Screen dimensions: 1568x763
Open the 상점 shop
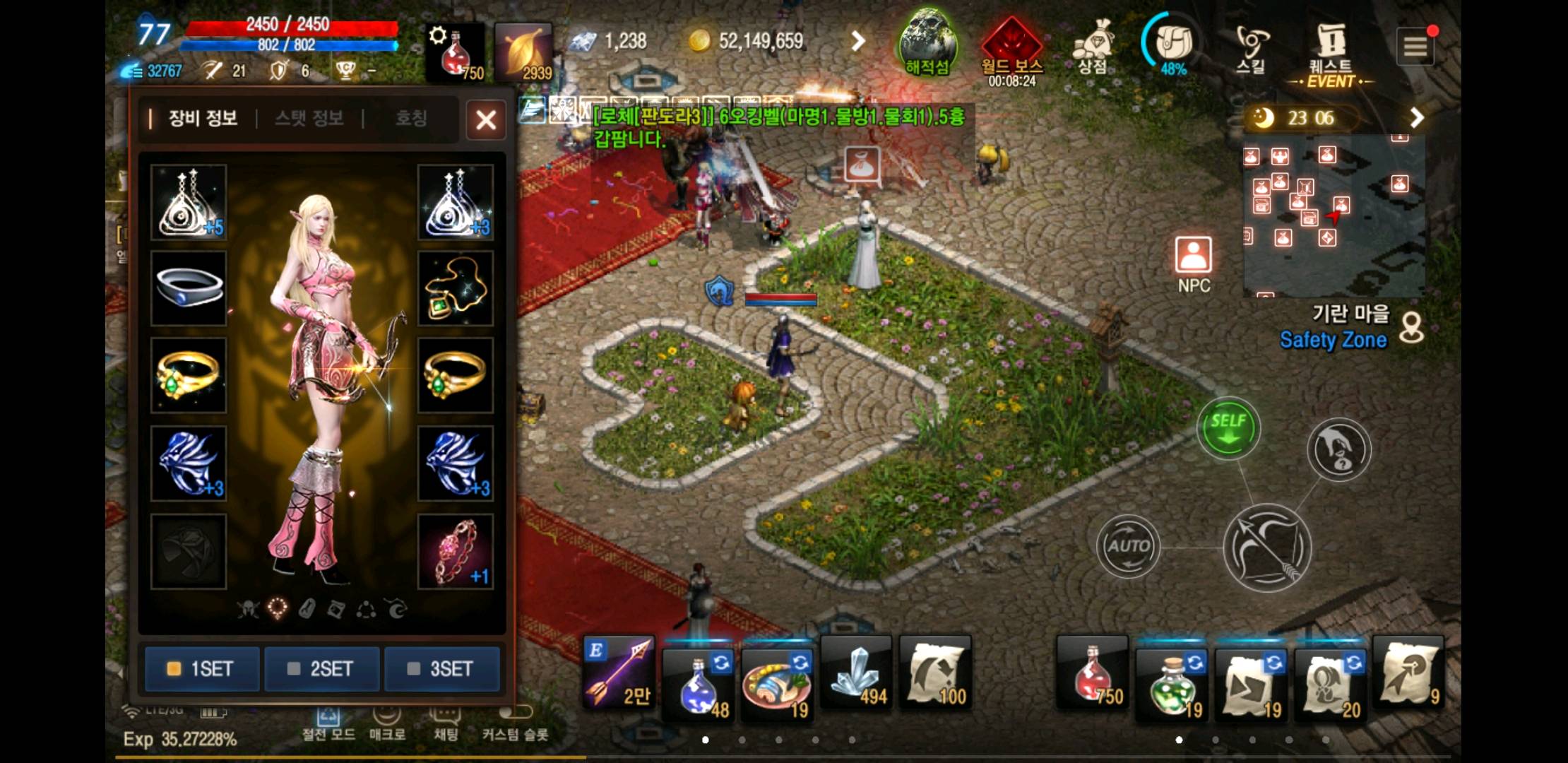tap(1092, 47)
